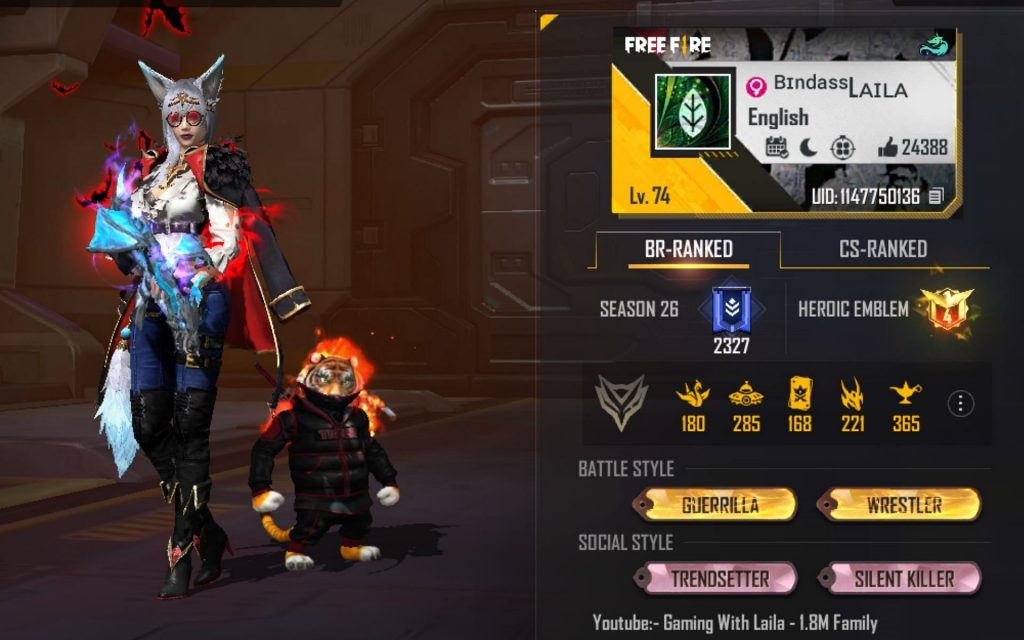Choose the SILENT KILLER social style tag

[899, 578]
